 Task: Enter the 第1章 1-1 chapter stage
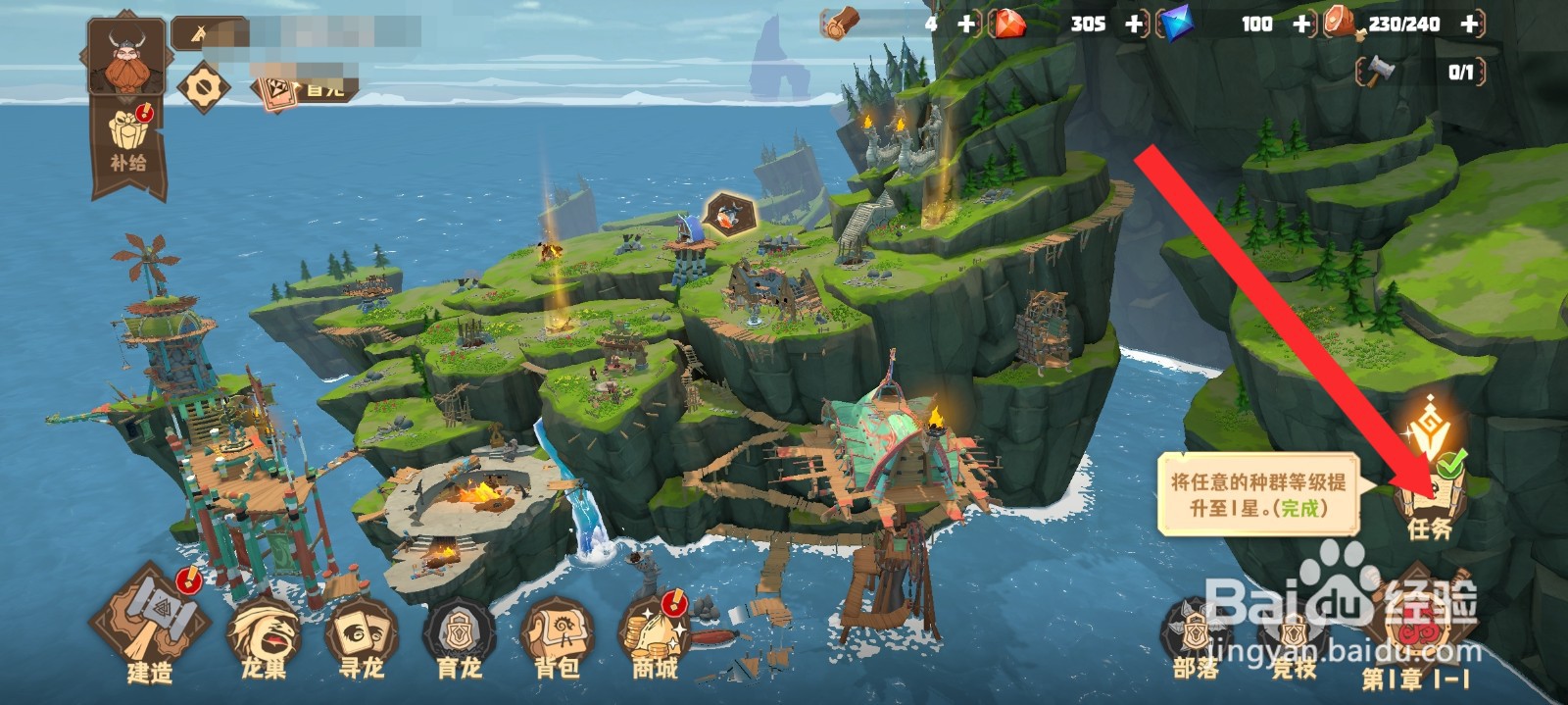(1415, 632)
